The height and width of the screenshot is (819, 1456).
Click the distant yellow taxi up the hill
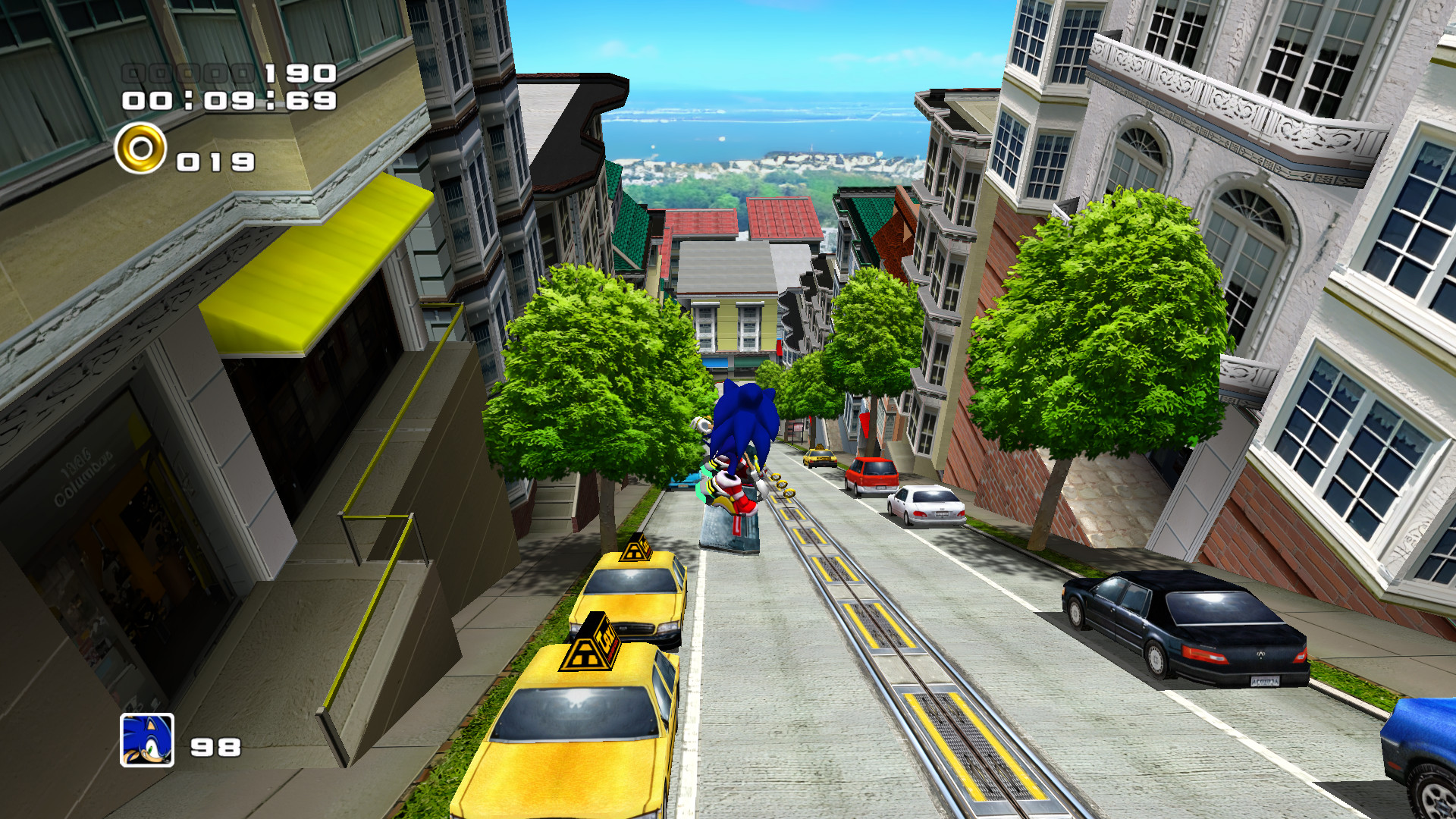(818, 457)
